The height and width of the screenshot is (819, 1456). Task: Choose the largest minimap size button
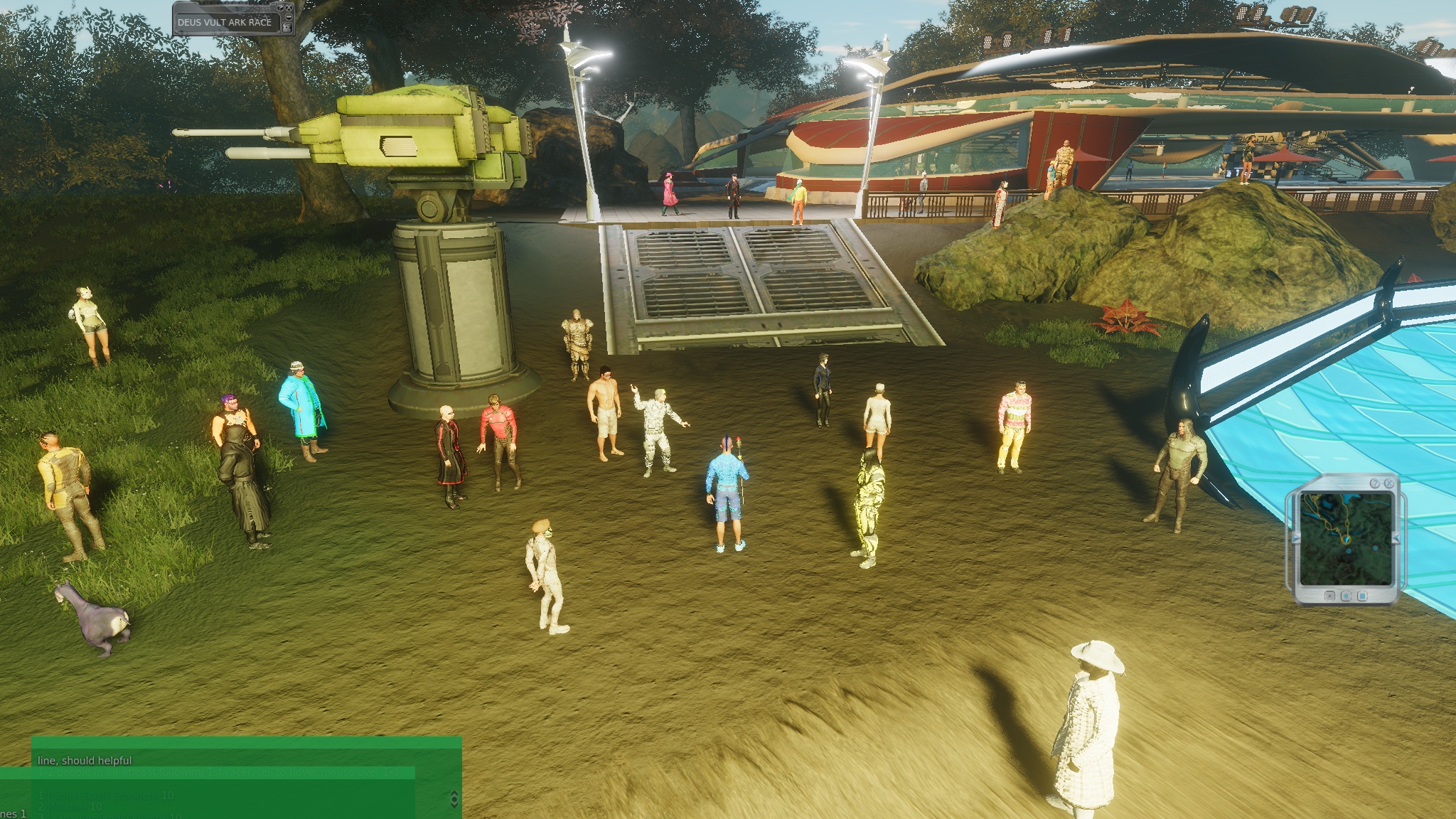point(1362,596)
